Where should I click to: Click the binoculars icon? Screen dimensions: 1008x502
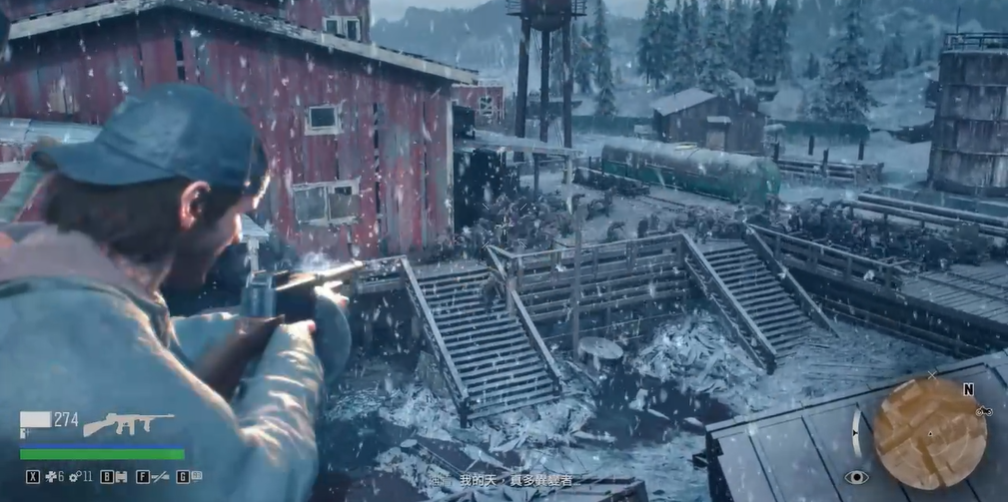[122, 477]
